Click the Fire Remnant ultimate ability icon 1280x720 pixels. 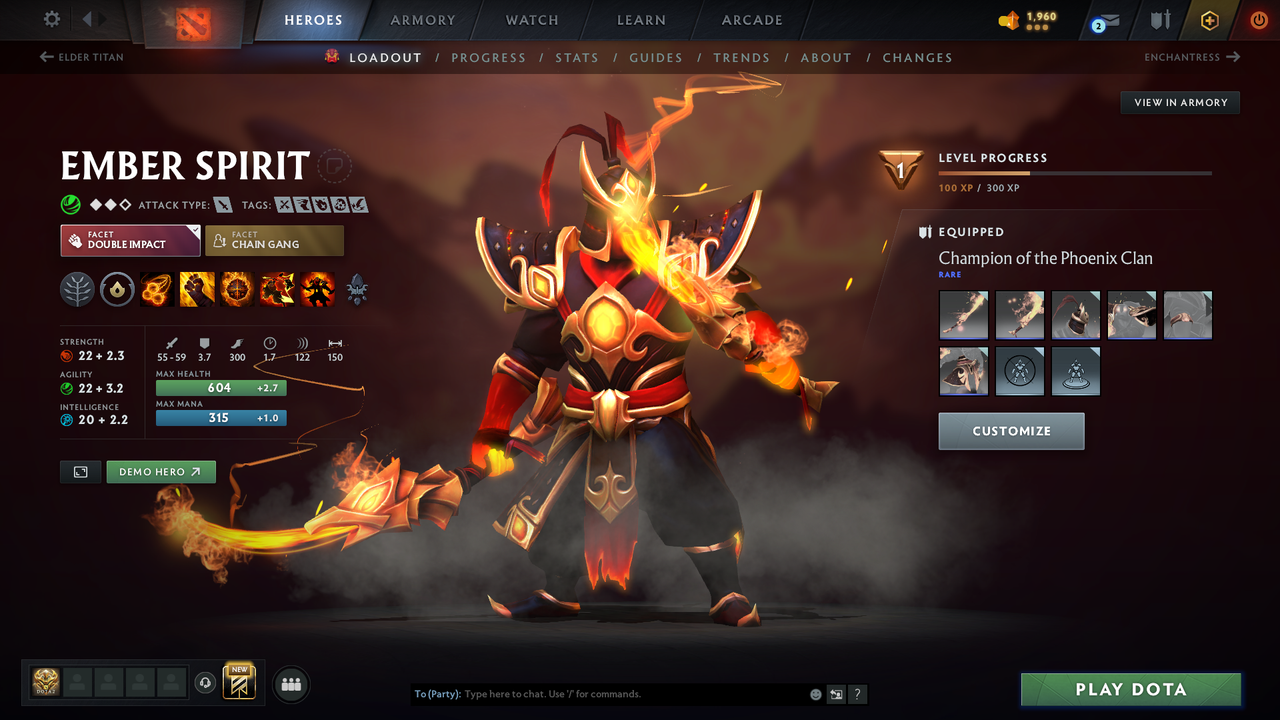(317, 289)
